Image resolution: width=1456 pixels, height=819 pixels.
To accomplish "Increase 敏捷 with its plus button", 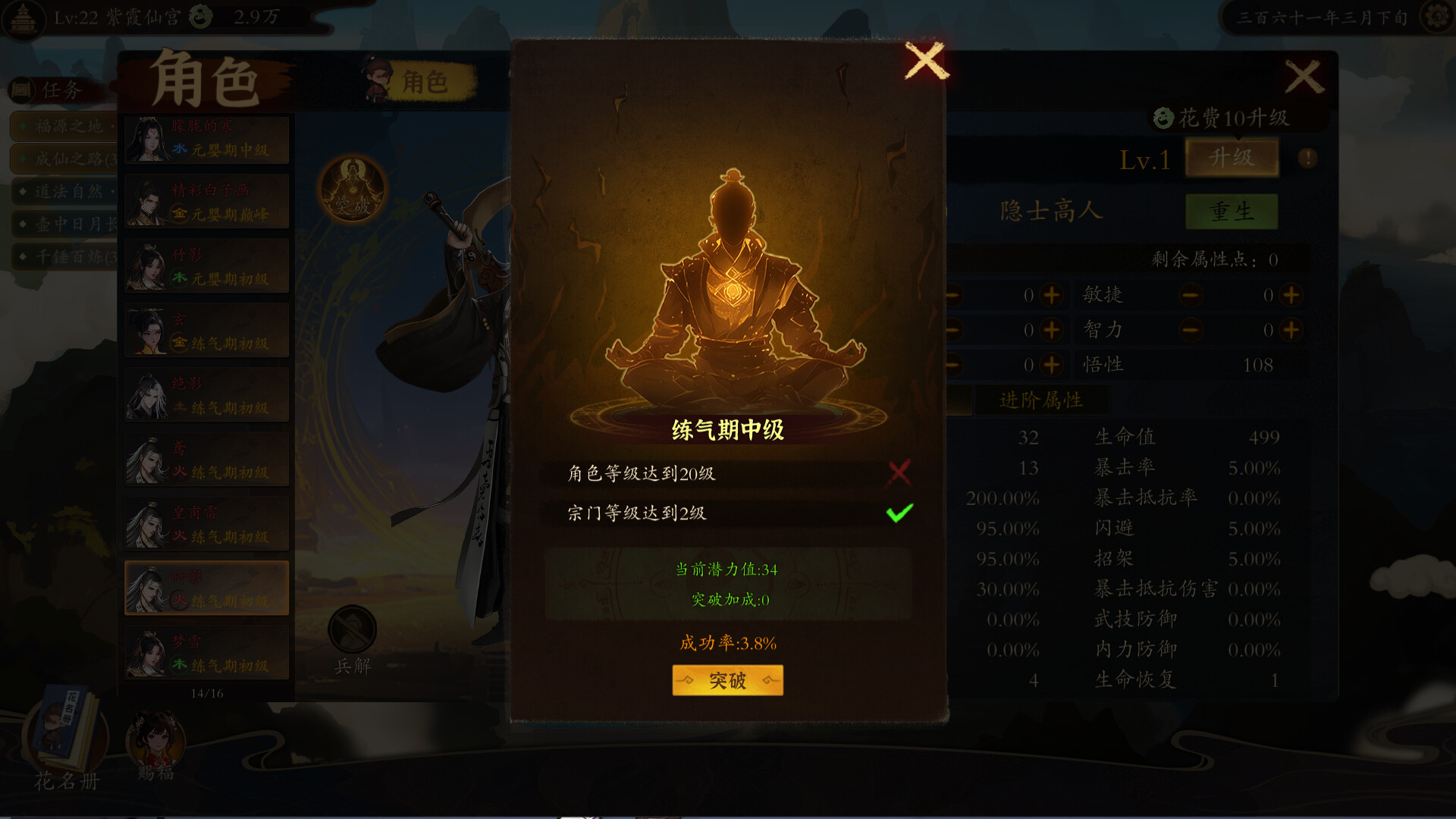I will pos(1290,295).
